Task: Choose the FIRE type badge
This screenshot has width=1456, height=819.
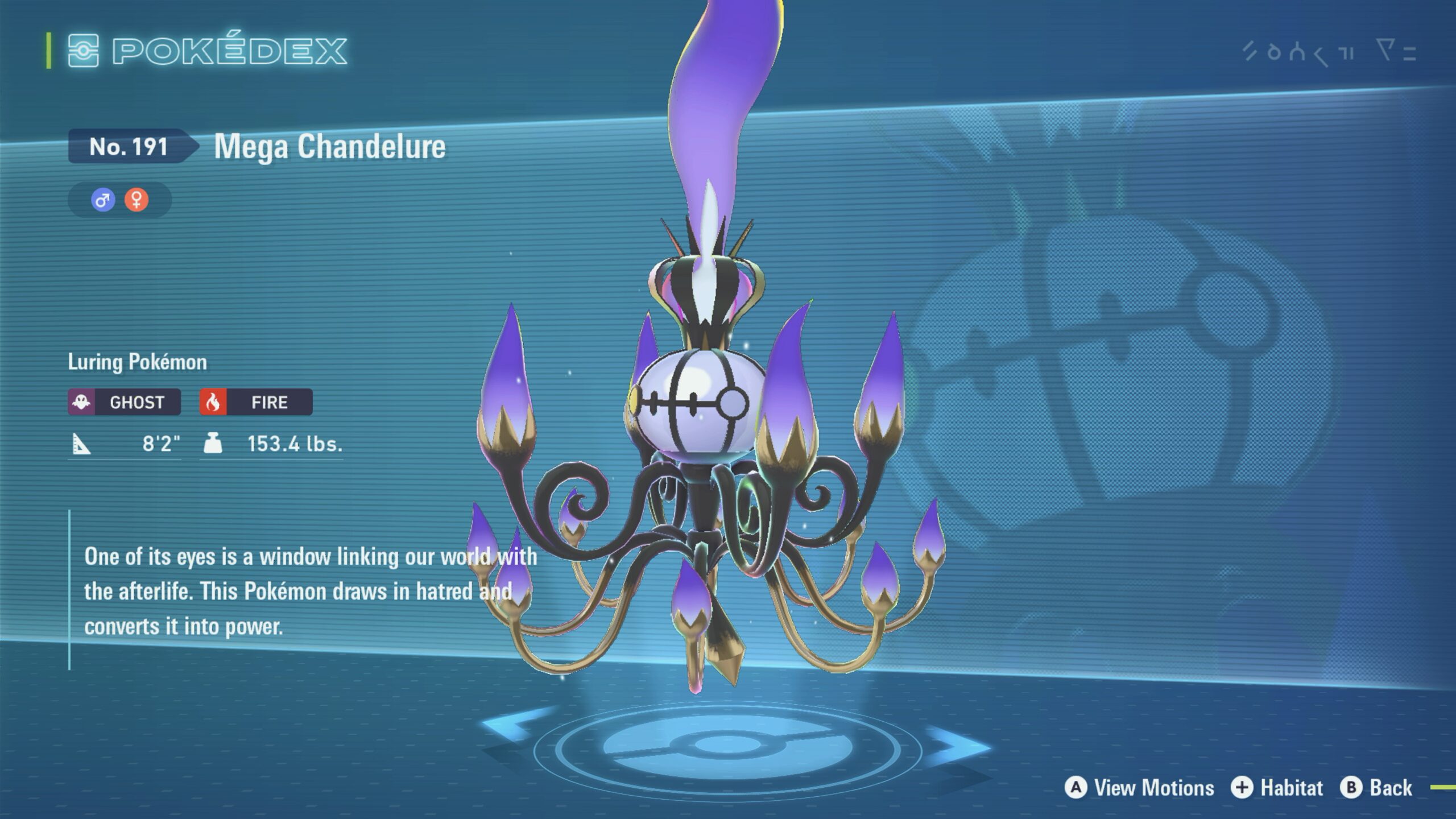Action: click(256, 402)
